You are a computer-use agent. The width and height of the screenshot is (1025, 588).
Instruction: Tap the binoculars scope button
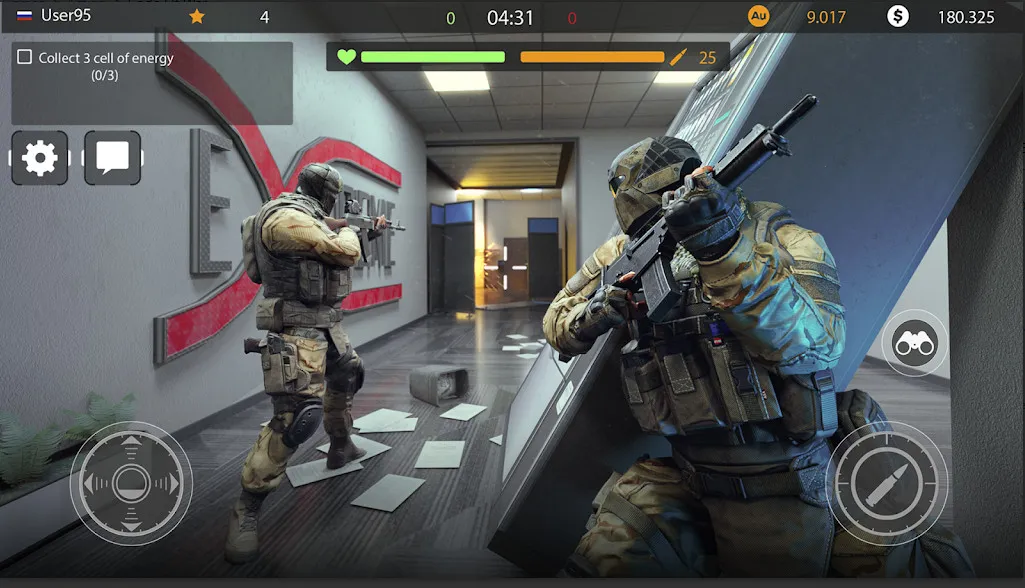click(913, 343)
